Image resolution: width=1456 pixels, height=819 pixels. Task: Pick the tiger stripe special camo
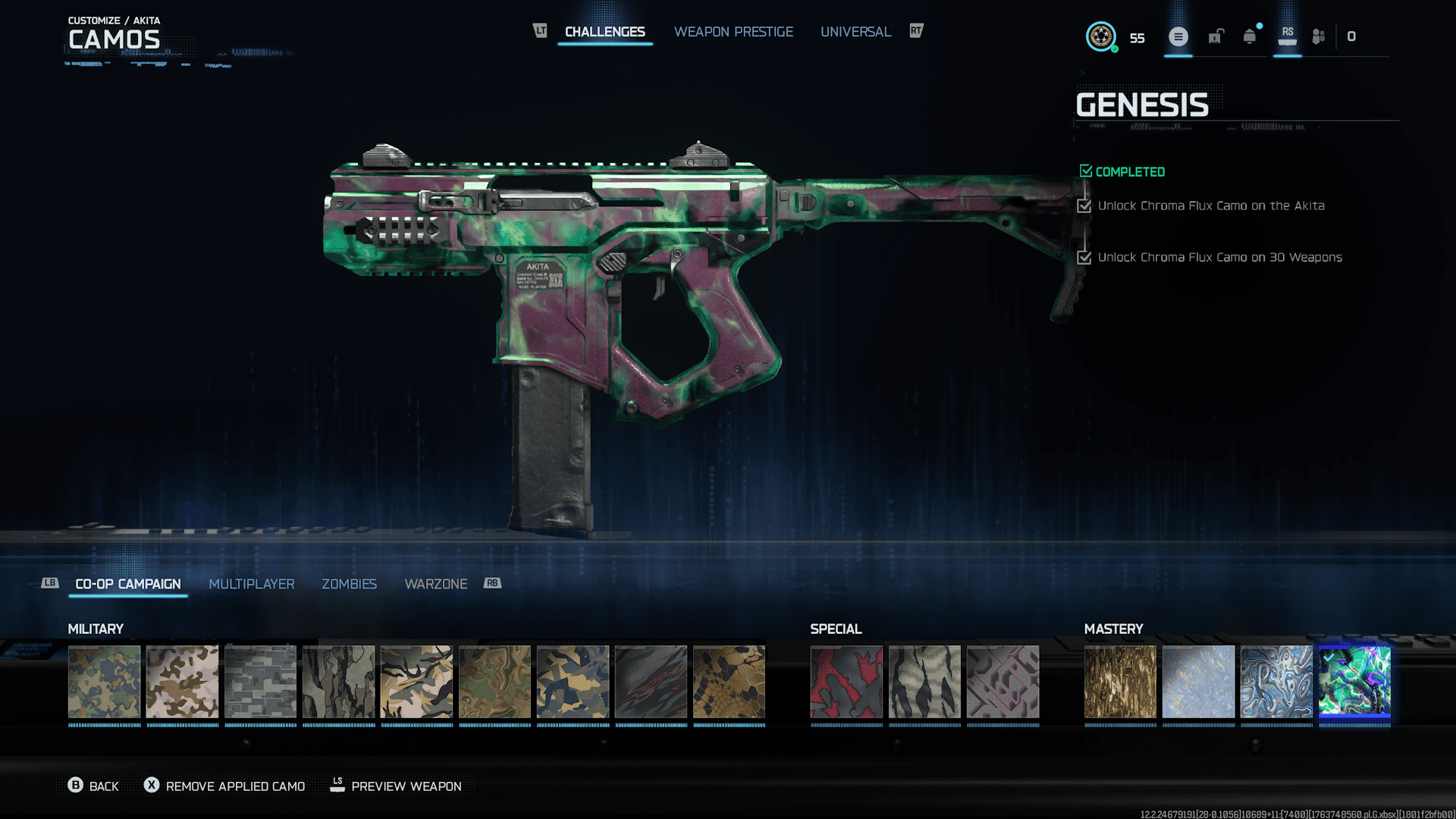[x=924, y=681]
